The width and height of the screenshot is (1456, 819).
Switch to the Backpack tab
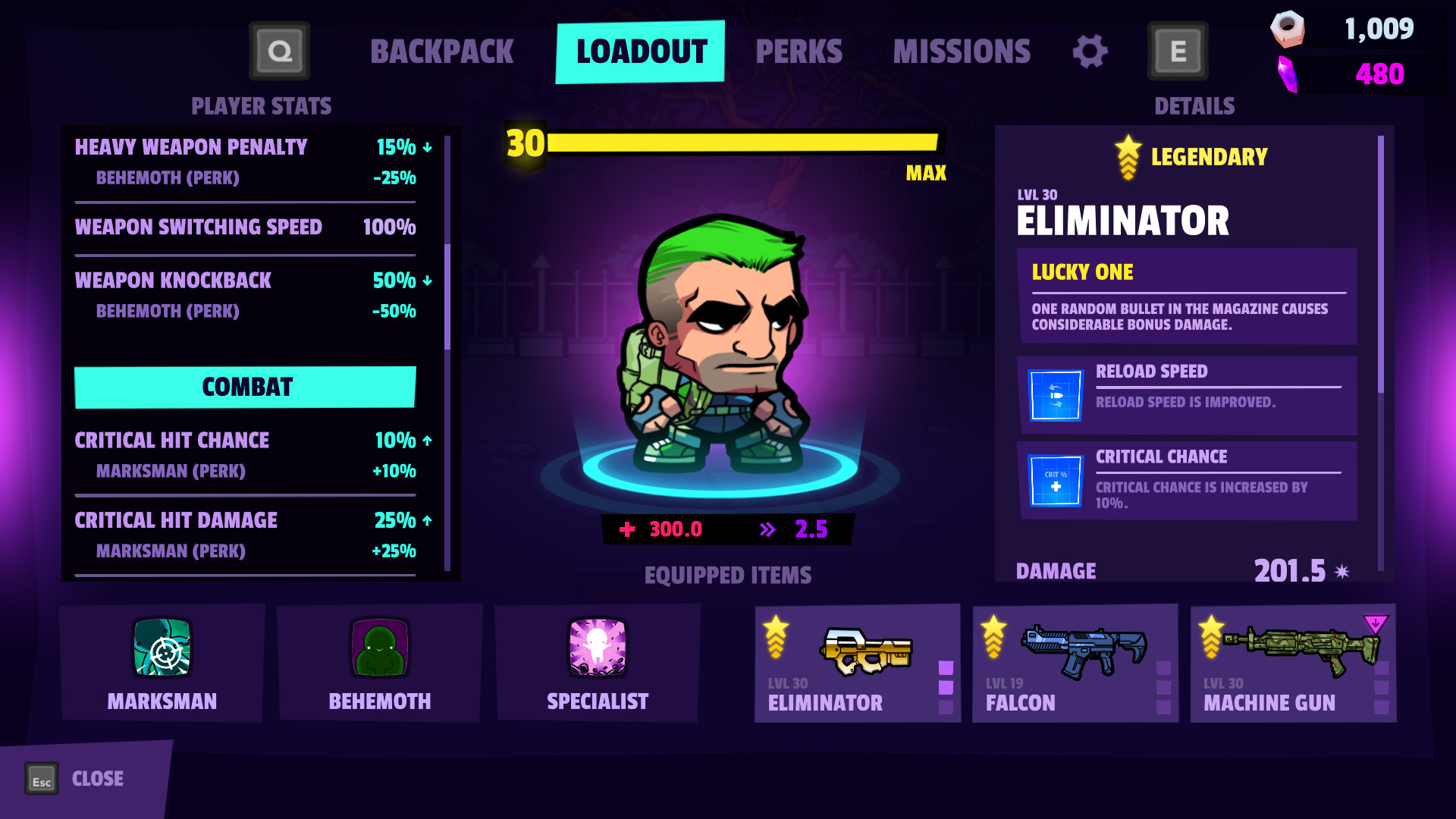[x=441, y=51]
